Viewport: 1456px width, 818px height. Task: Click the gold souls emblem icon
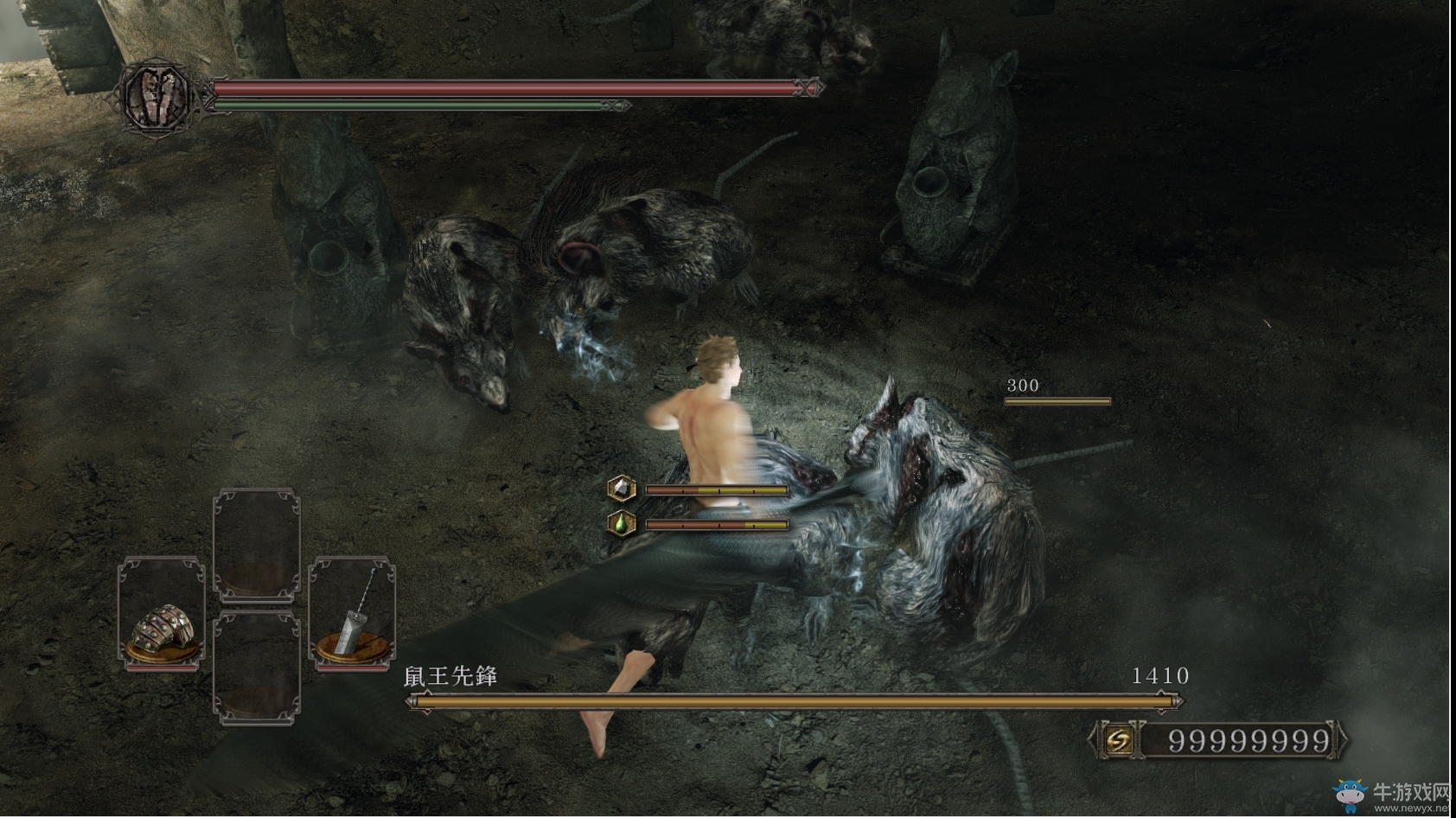point(1118,740)
